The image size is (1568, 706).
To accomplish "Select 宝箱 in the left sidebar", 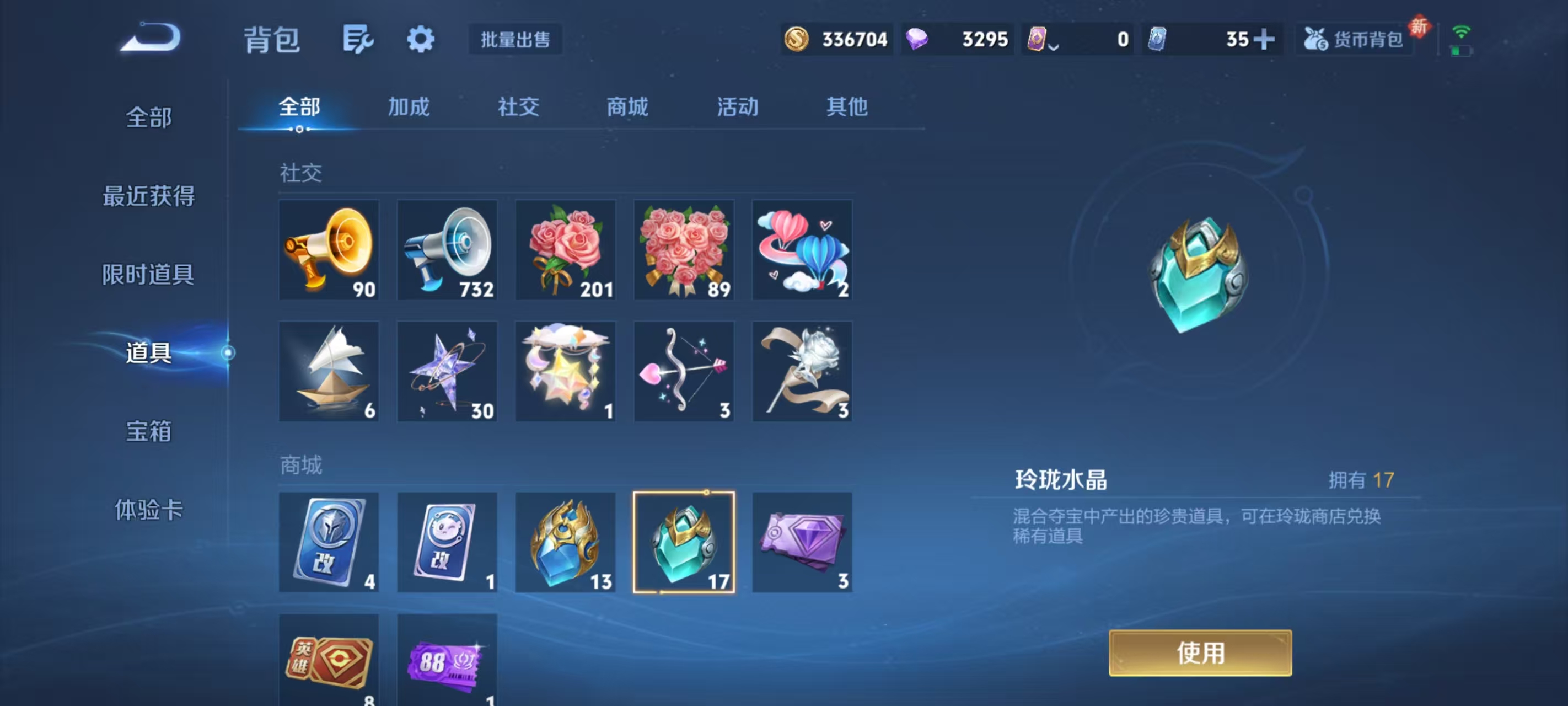I will pyautogui.click(x=148, y=430).
